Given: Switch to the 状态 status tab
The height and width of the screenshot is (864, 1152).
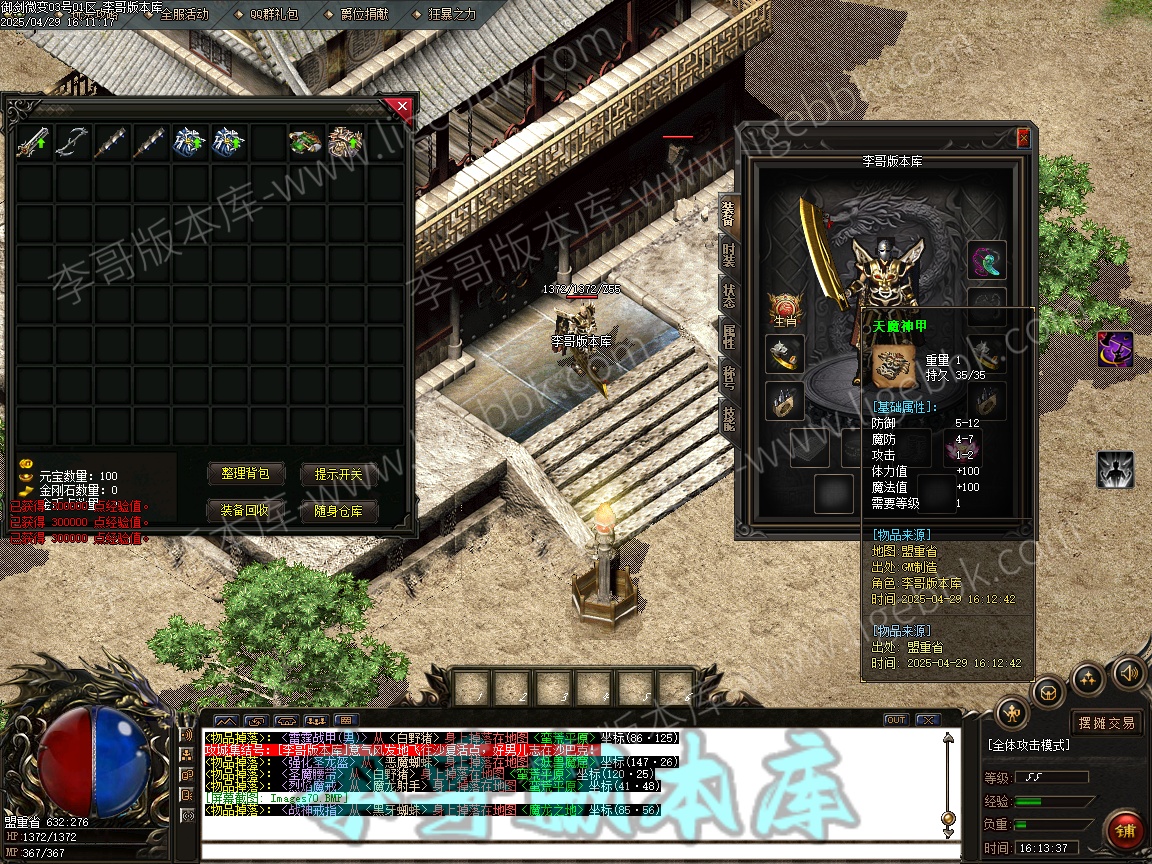Looking at the screenshot, I should pyautogui.click(x=729, y=295).
